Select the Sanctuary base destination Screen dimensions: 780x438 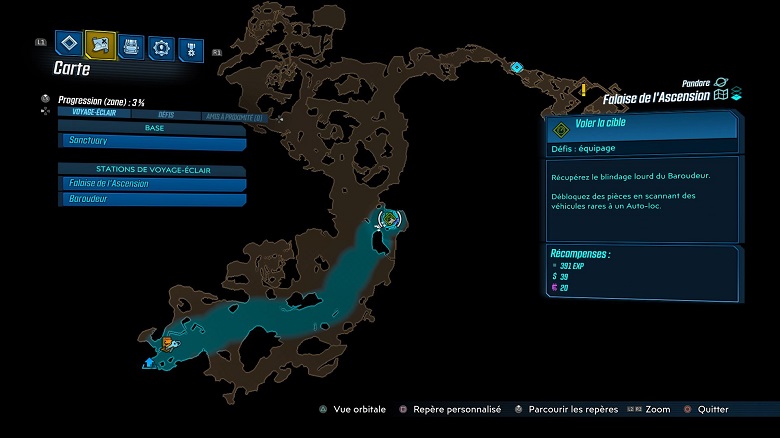[152, 142]
